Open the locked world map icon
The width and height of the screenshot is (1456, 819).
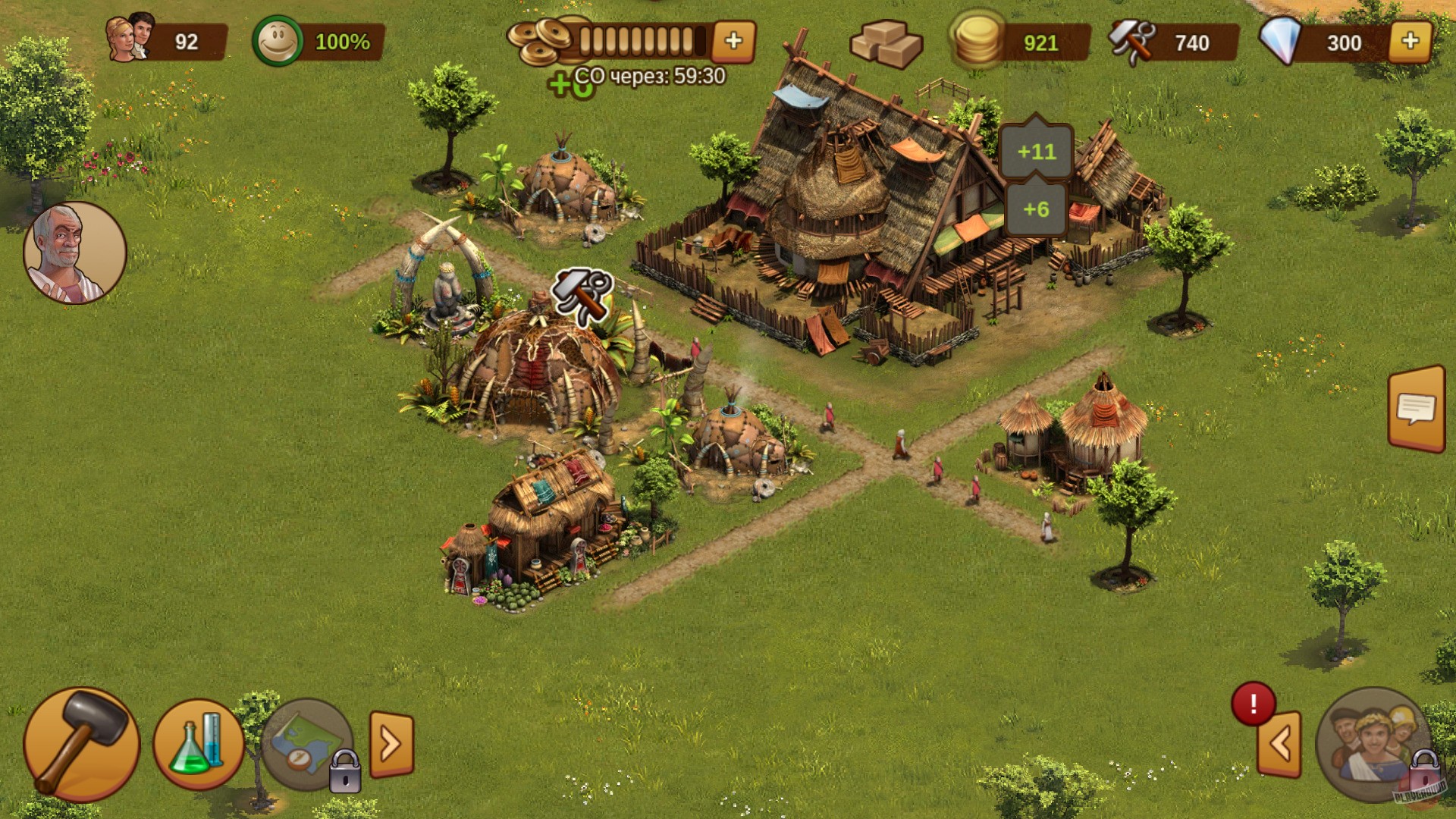point(306,745)
